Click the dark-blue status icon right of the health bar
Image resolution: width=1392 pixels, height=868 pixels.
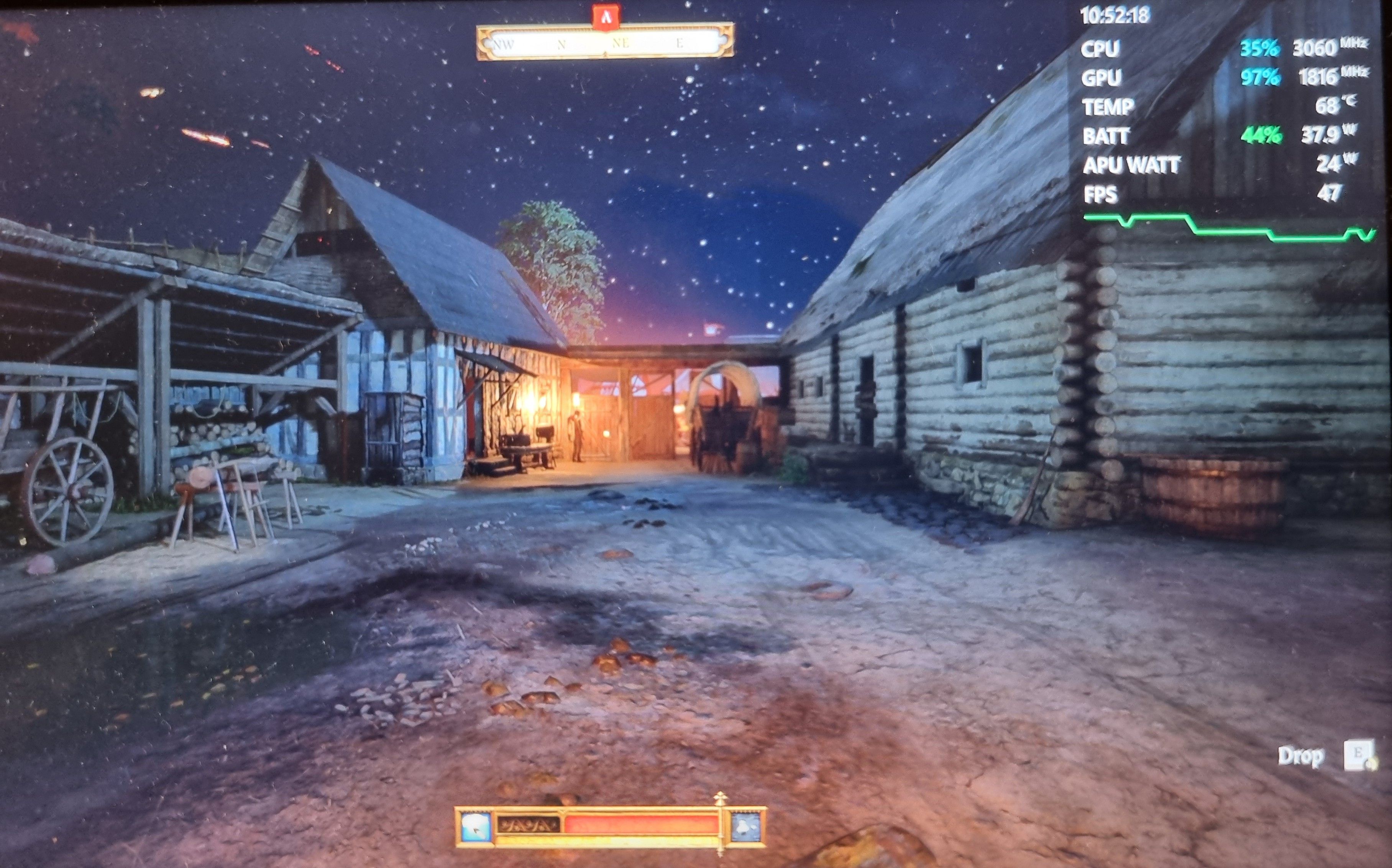click(x=746, y=827)
